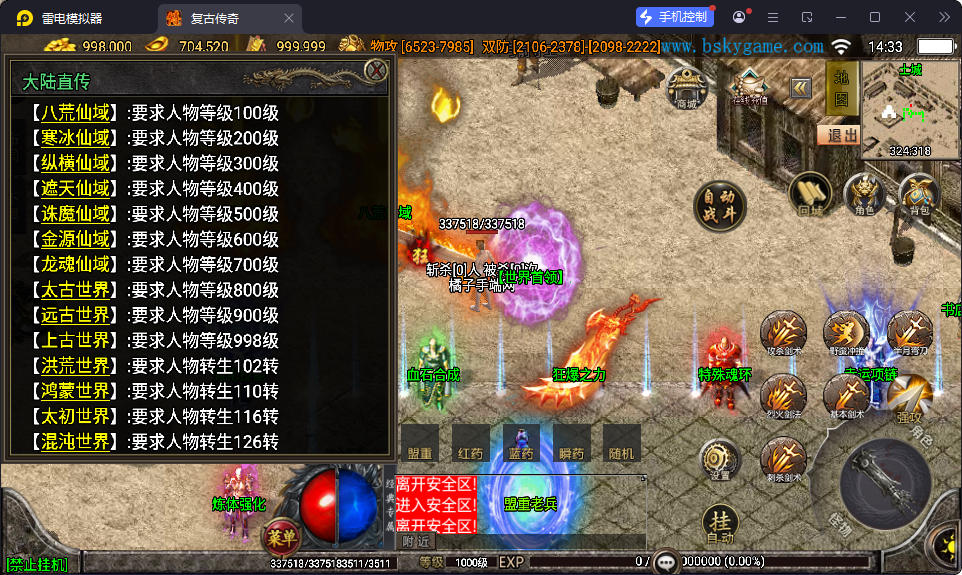
Task: Open the 设置 gear settings
Action: 720,460
